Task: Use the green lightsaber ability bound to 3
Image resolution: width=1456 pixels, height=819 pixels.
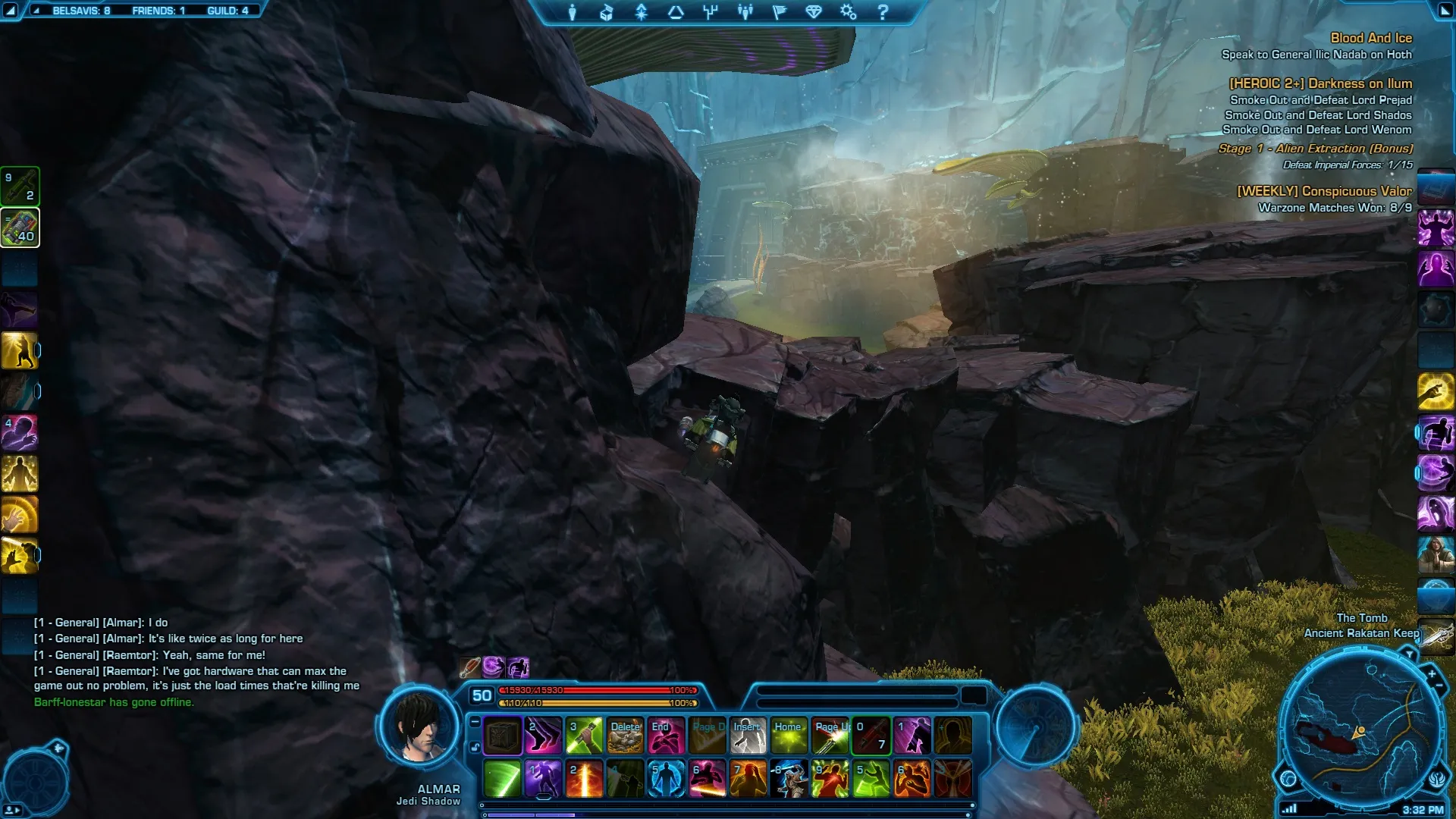Action: tap(584, 736)
